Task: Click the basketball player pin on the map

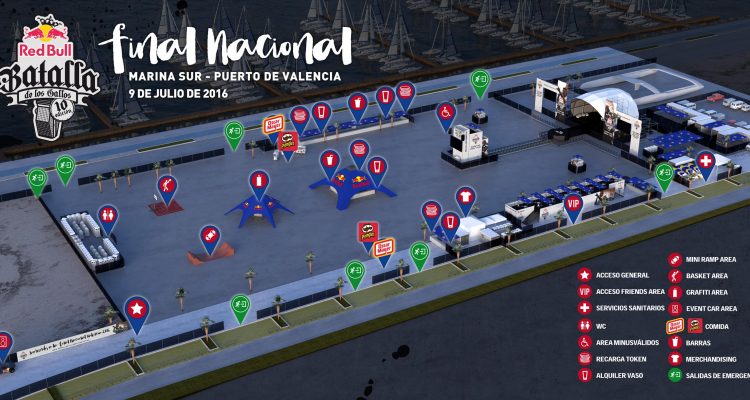Action: (x=167, y=186)
